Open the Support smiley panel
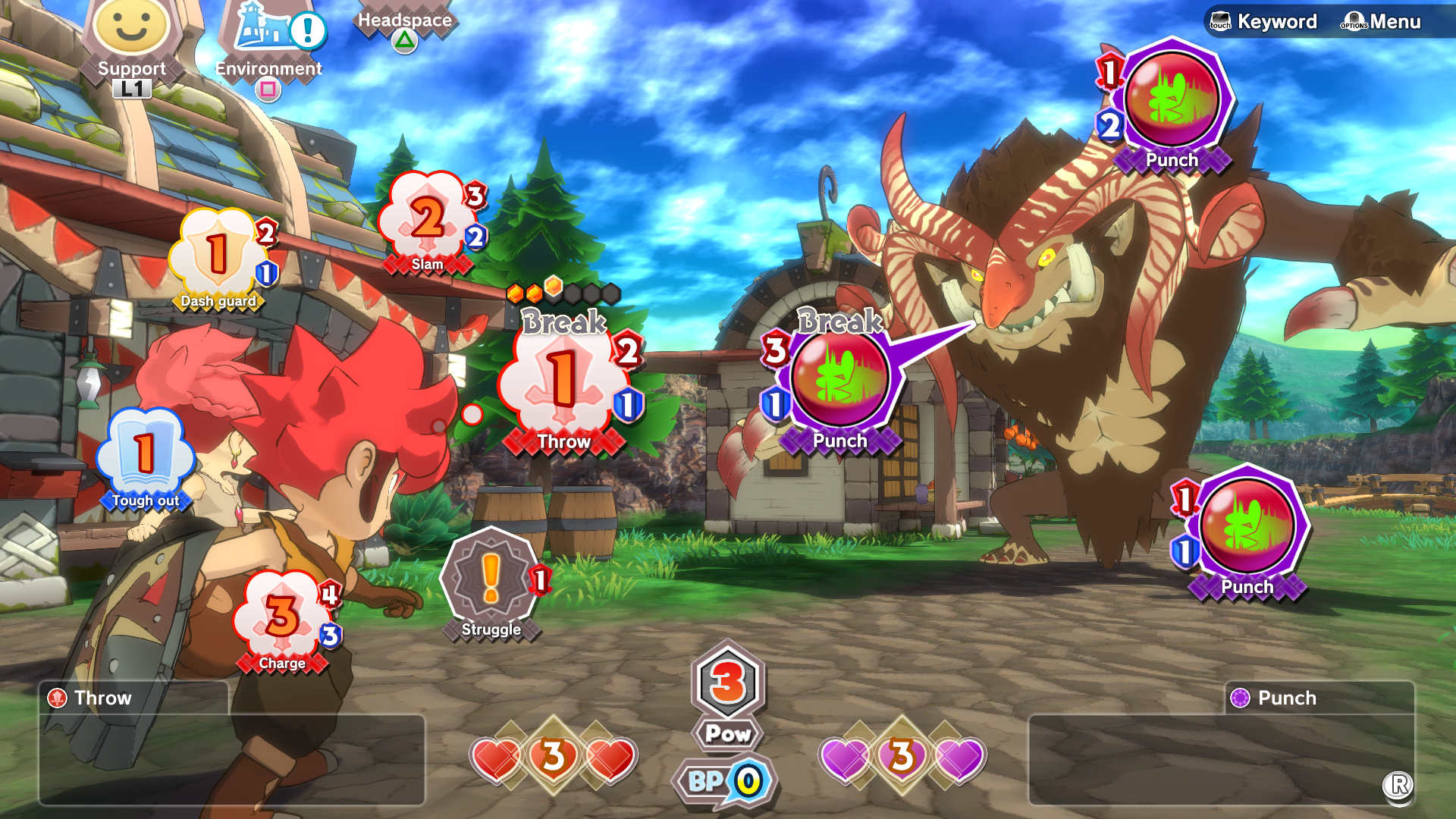The image size is (1456, 819). coord(131,34)
